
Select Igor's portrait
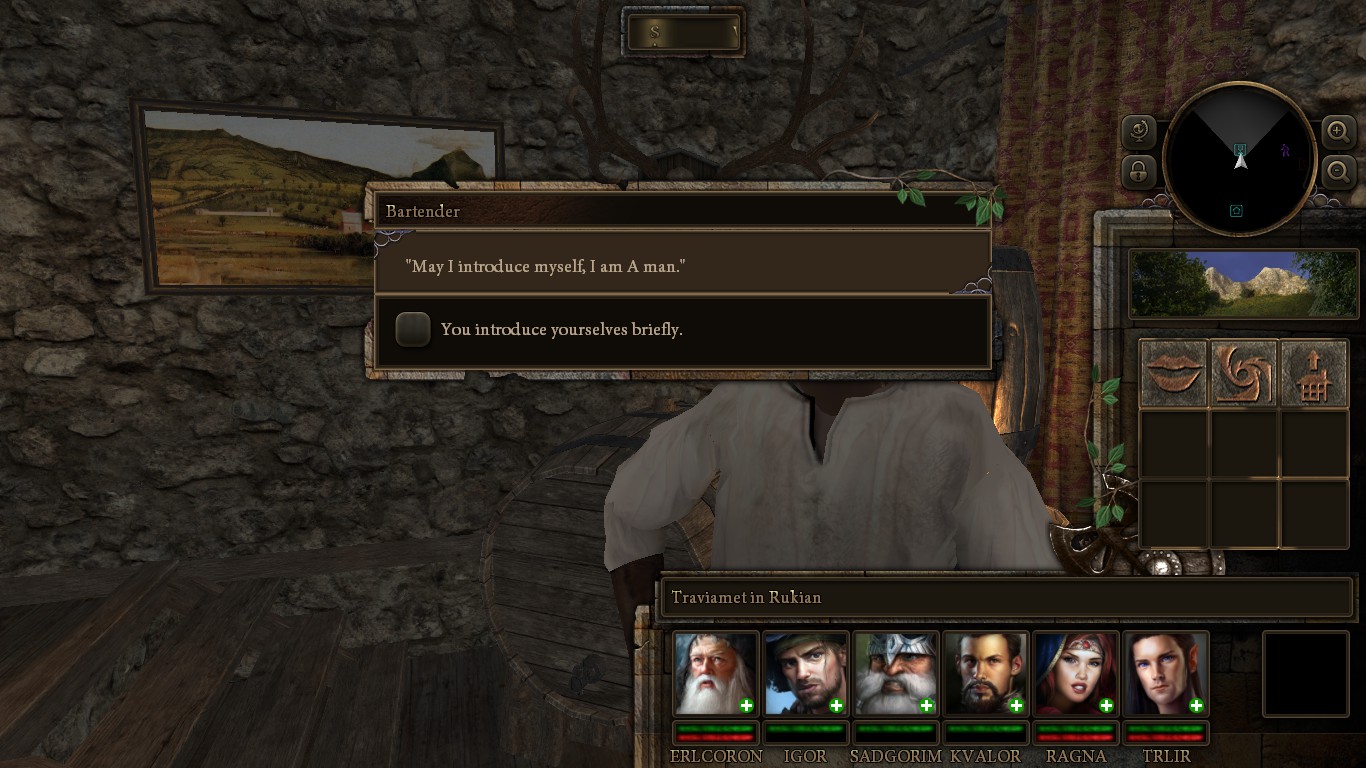point(805,672)
